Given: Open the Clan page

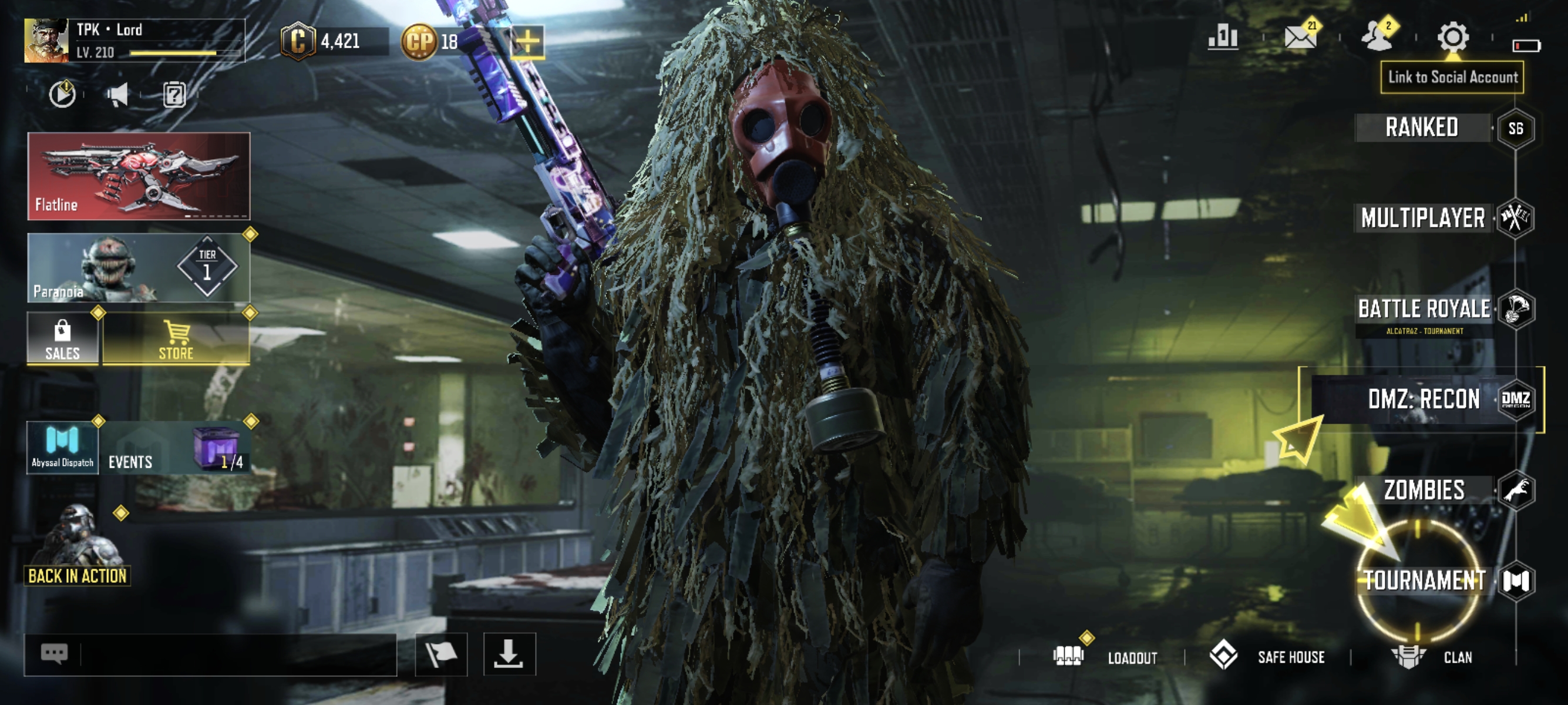Looking at the screenshot, I should click(x=1433, y=657).
